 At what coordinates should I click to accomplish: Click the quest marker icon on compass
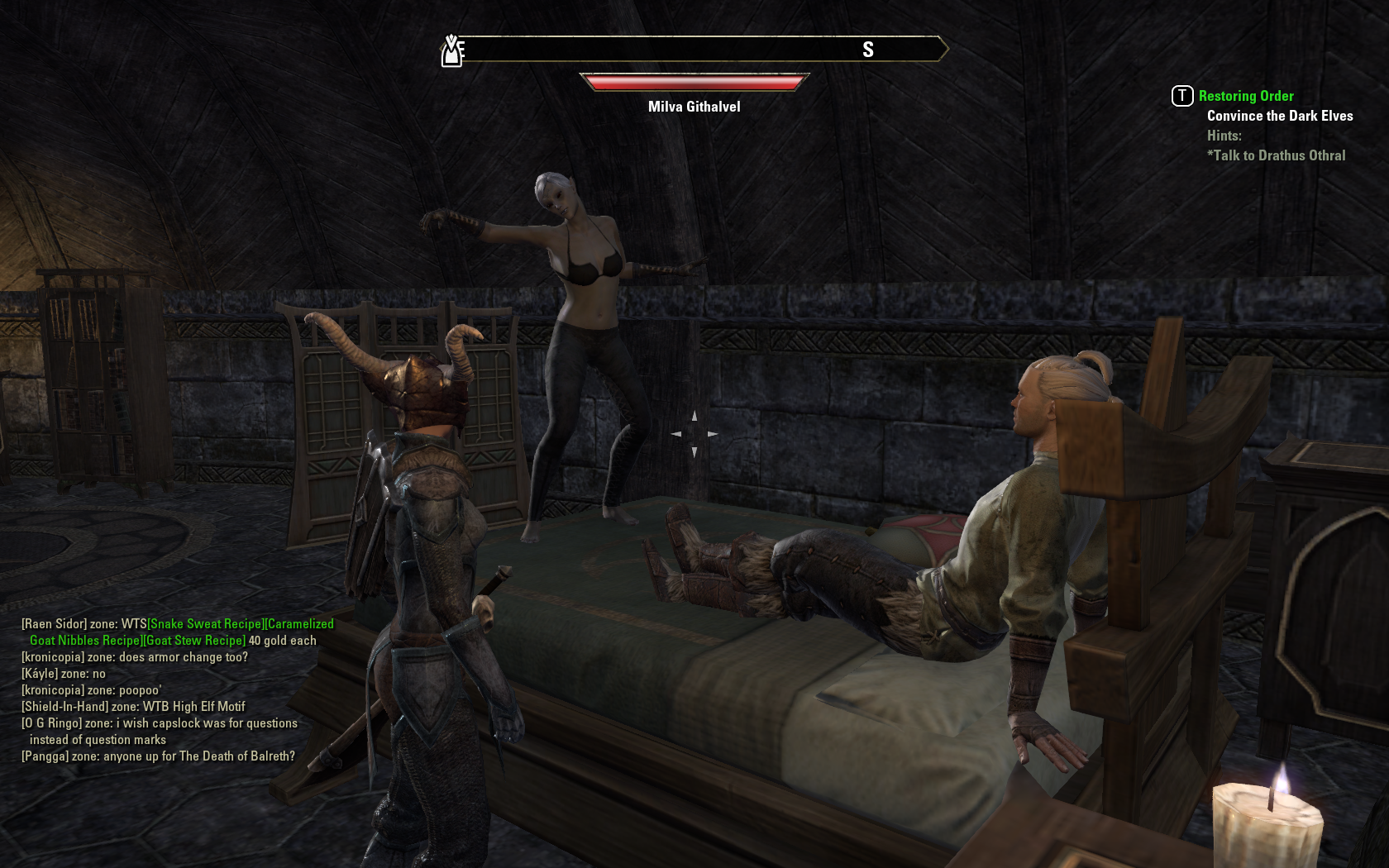tap(451, 51)
